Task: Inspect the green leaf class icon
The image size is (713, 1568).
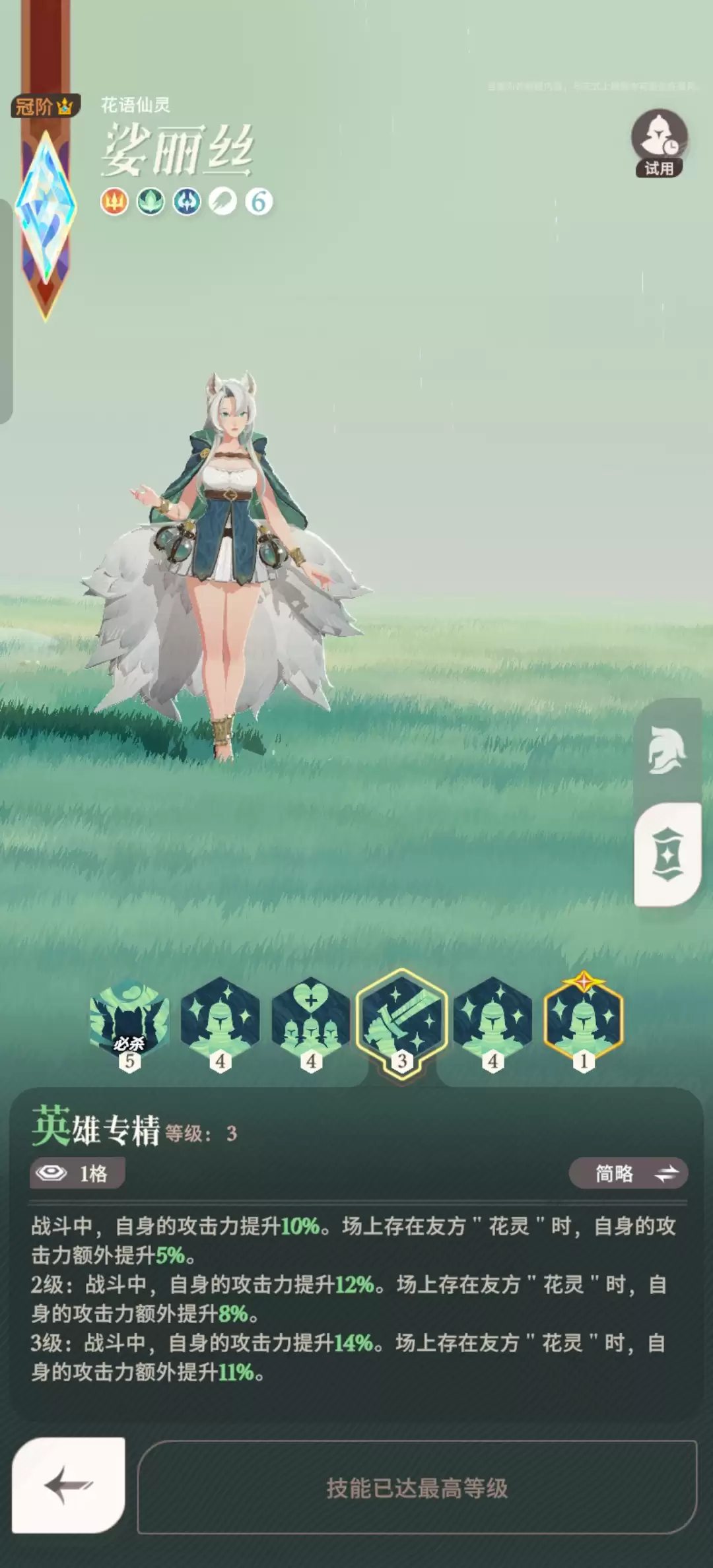Action: (151, 201)
